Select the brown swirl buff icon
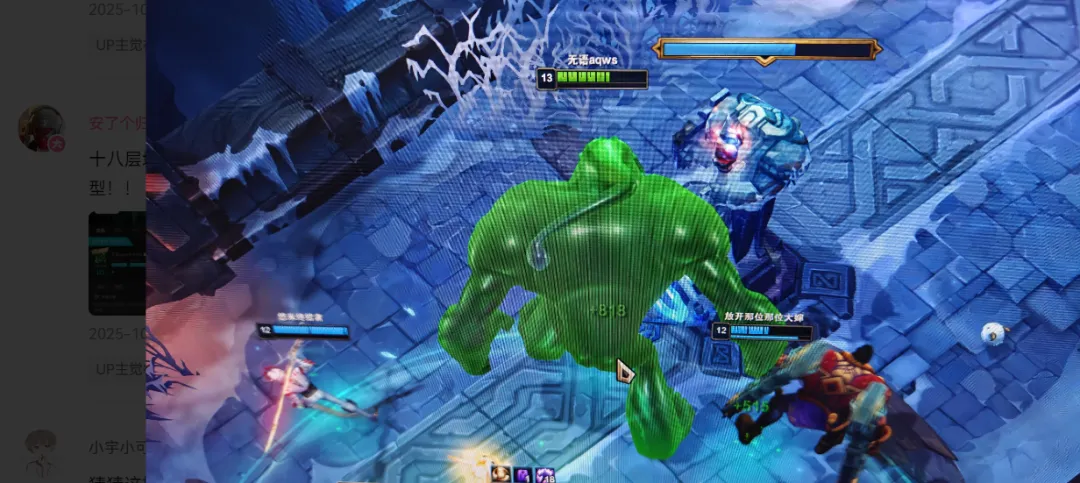This screenshot has height=483, width=1080. point(499,474)
